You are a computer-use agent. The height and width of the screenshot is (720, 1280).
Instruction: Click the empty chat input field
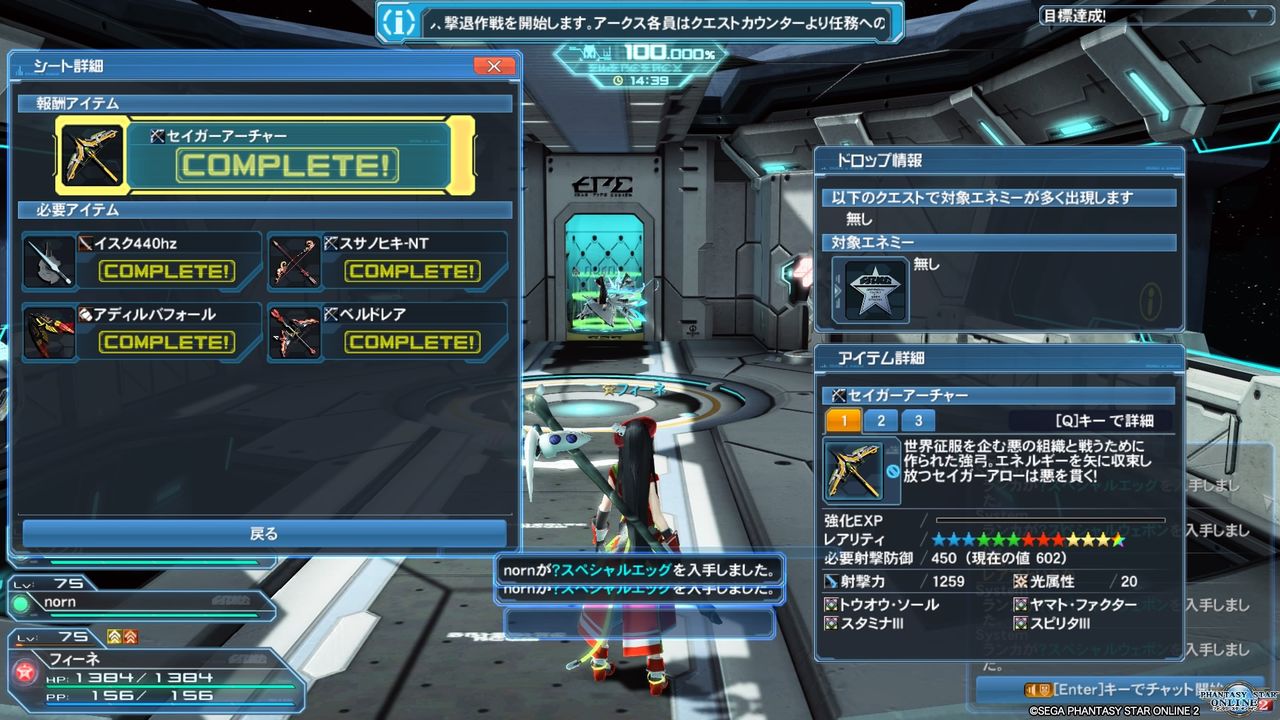point(640,624)
